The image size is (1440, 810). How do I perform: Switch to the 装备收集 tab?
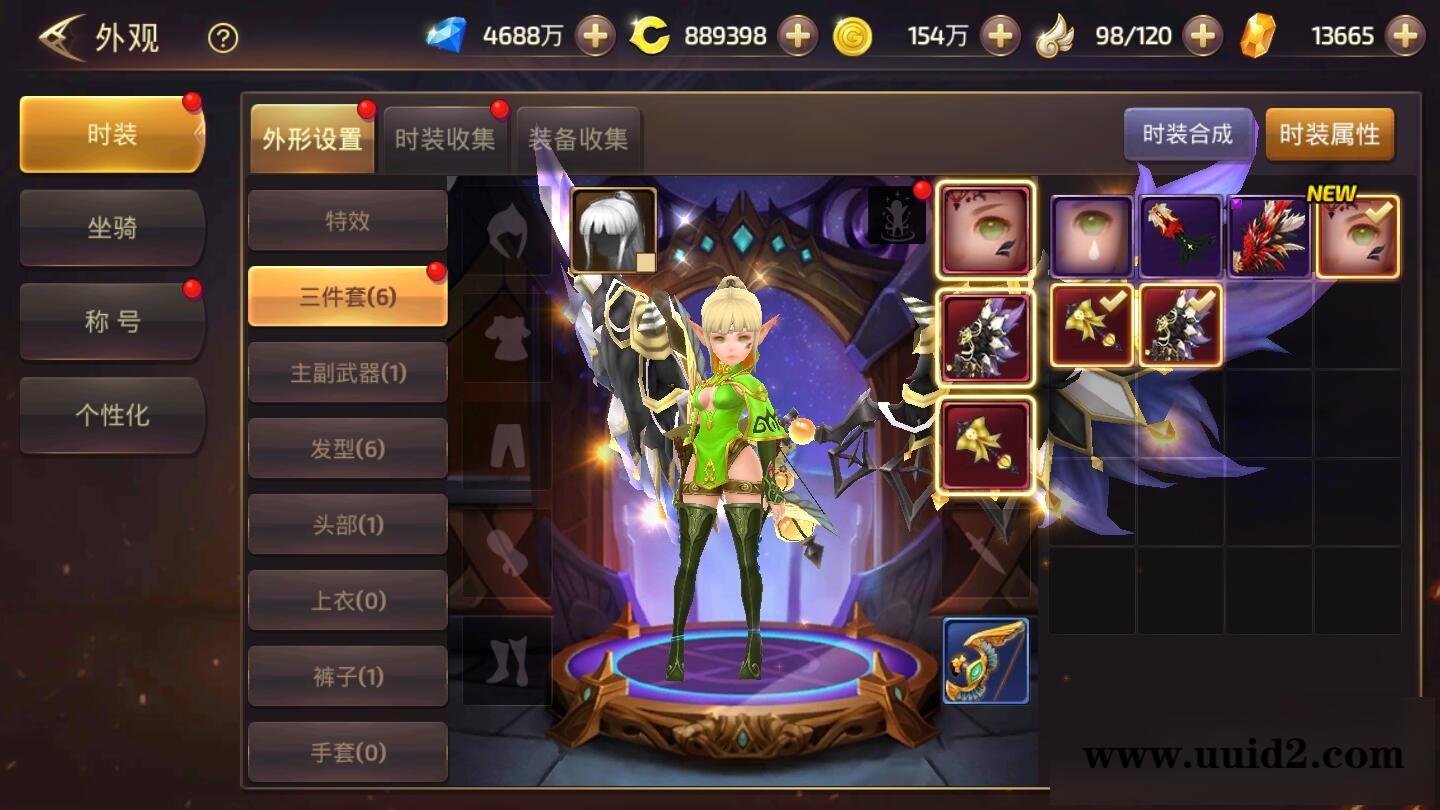[x=578, y=139]
